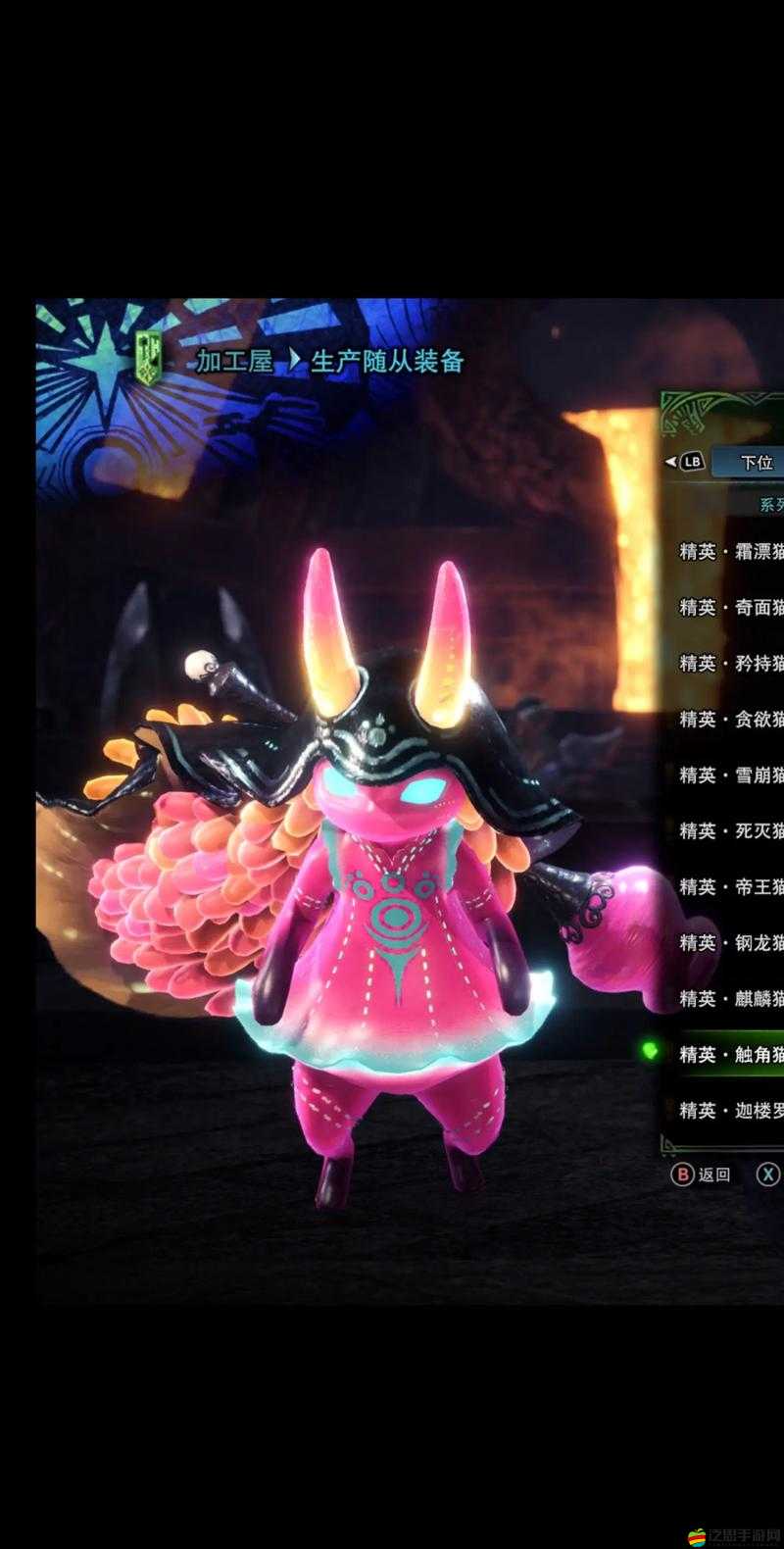Select the 精英·麒麟猫 list entry
Image resolution: width=784 pixels, height=1549 pixels.
(731, 999)
